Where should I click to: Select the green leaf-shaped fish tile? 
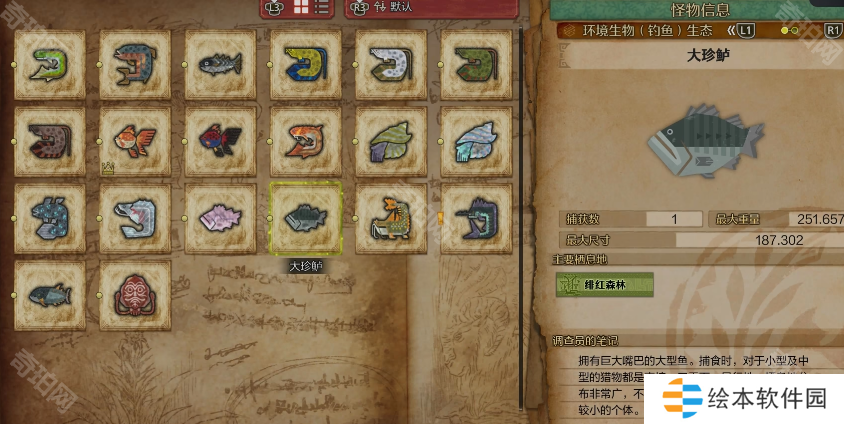click(391, 141)
